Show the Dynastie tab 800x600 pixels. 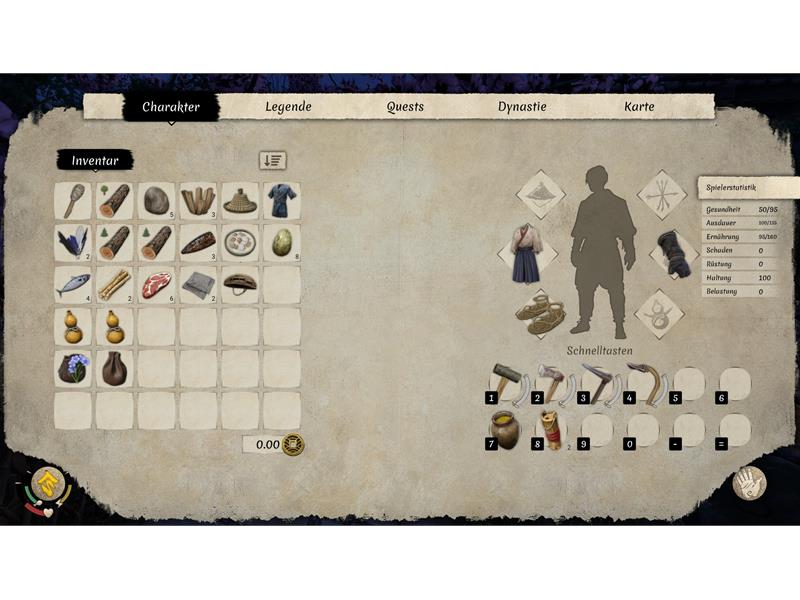pyautogui.click(x=522, y=107)
